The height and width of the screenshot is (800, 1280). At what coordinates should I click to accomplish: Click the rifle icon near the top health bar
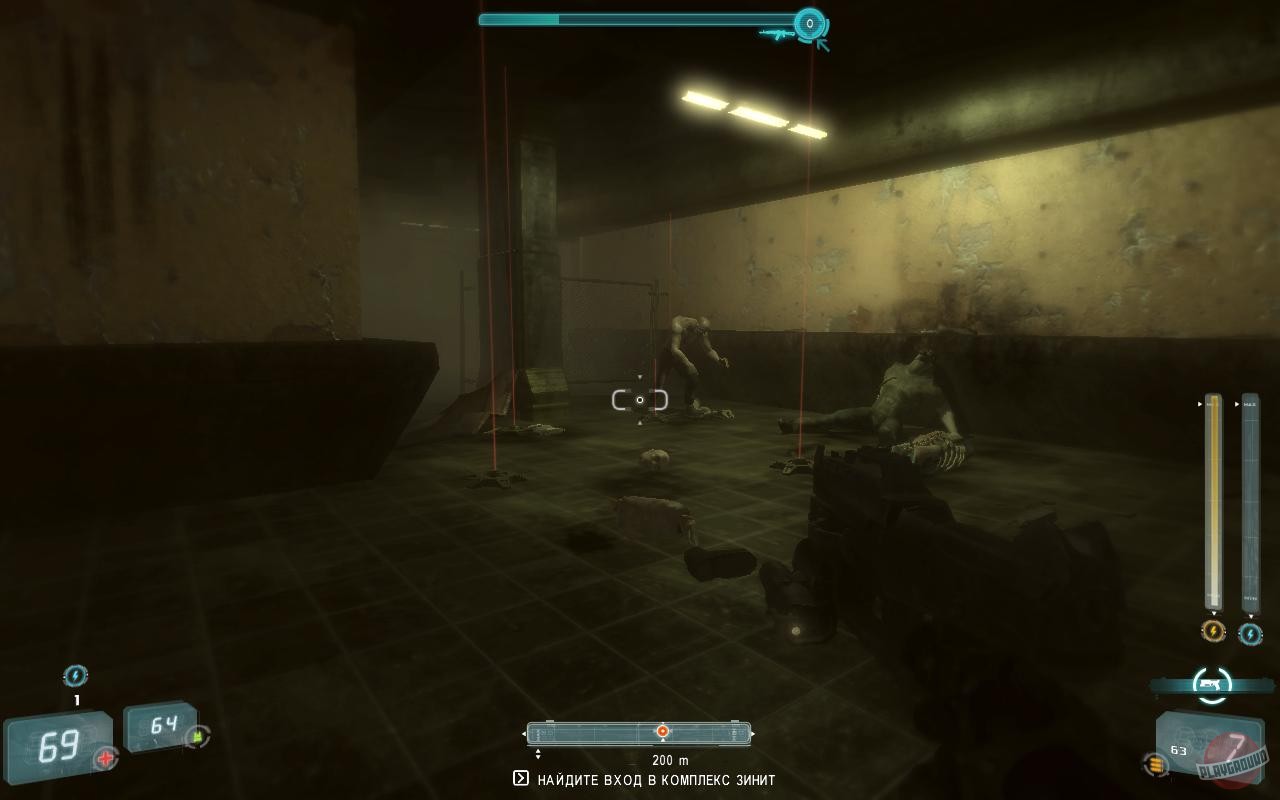[779, 34]
